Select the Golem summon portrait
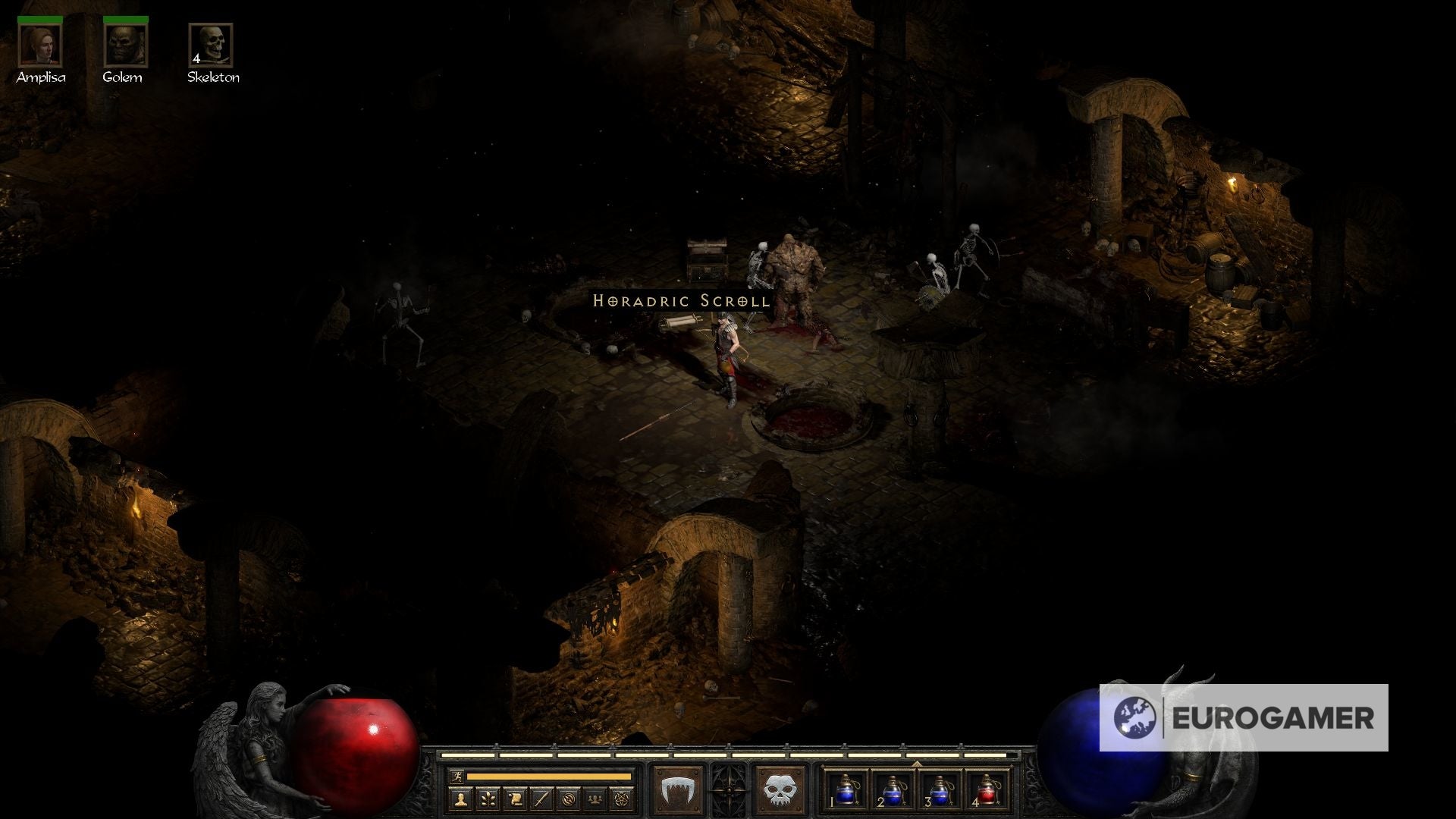 pyautogui.click(x=127, y=47)
